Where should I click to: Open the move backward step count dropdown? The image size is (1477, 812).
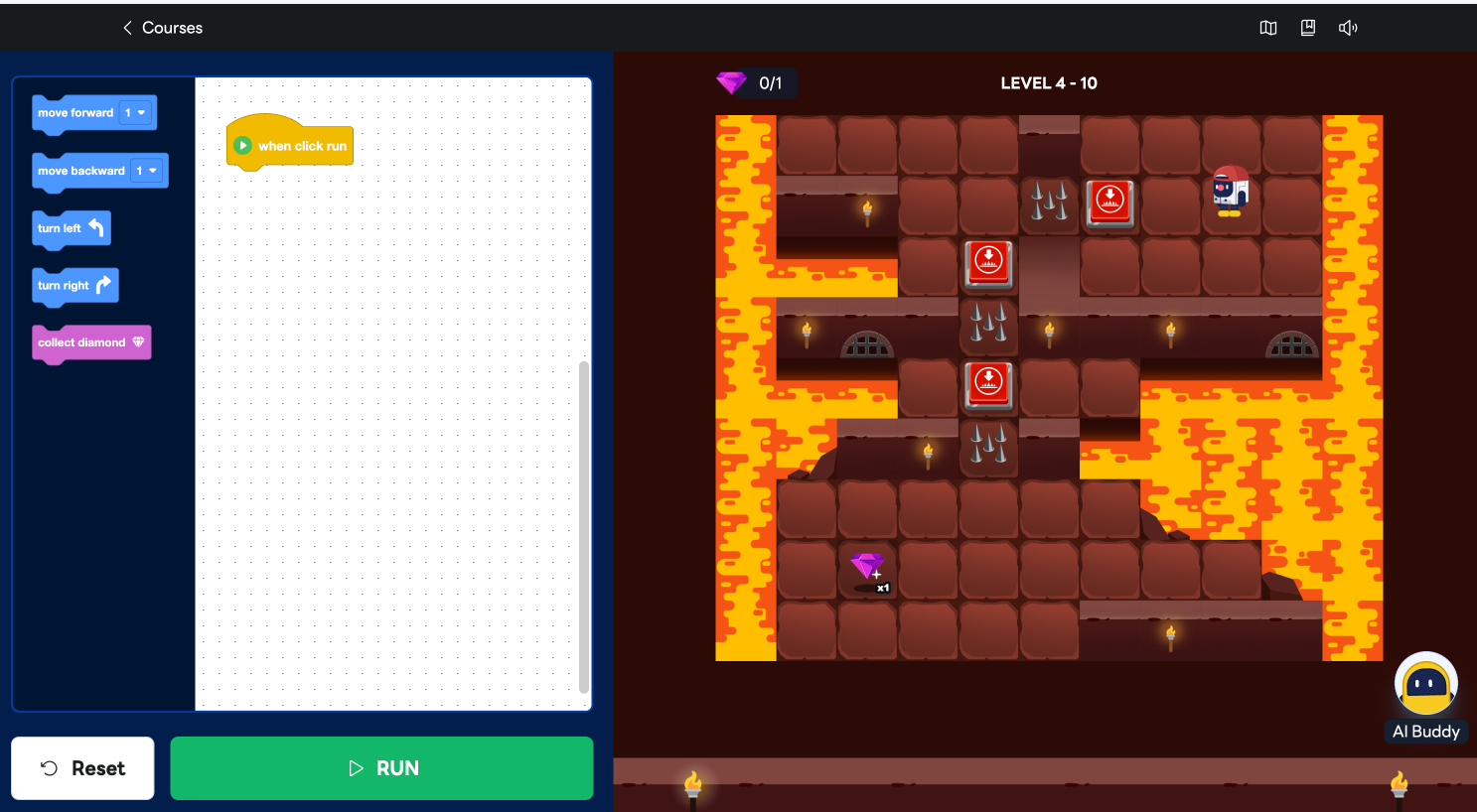147,171
